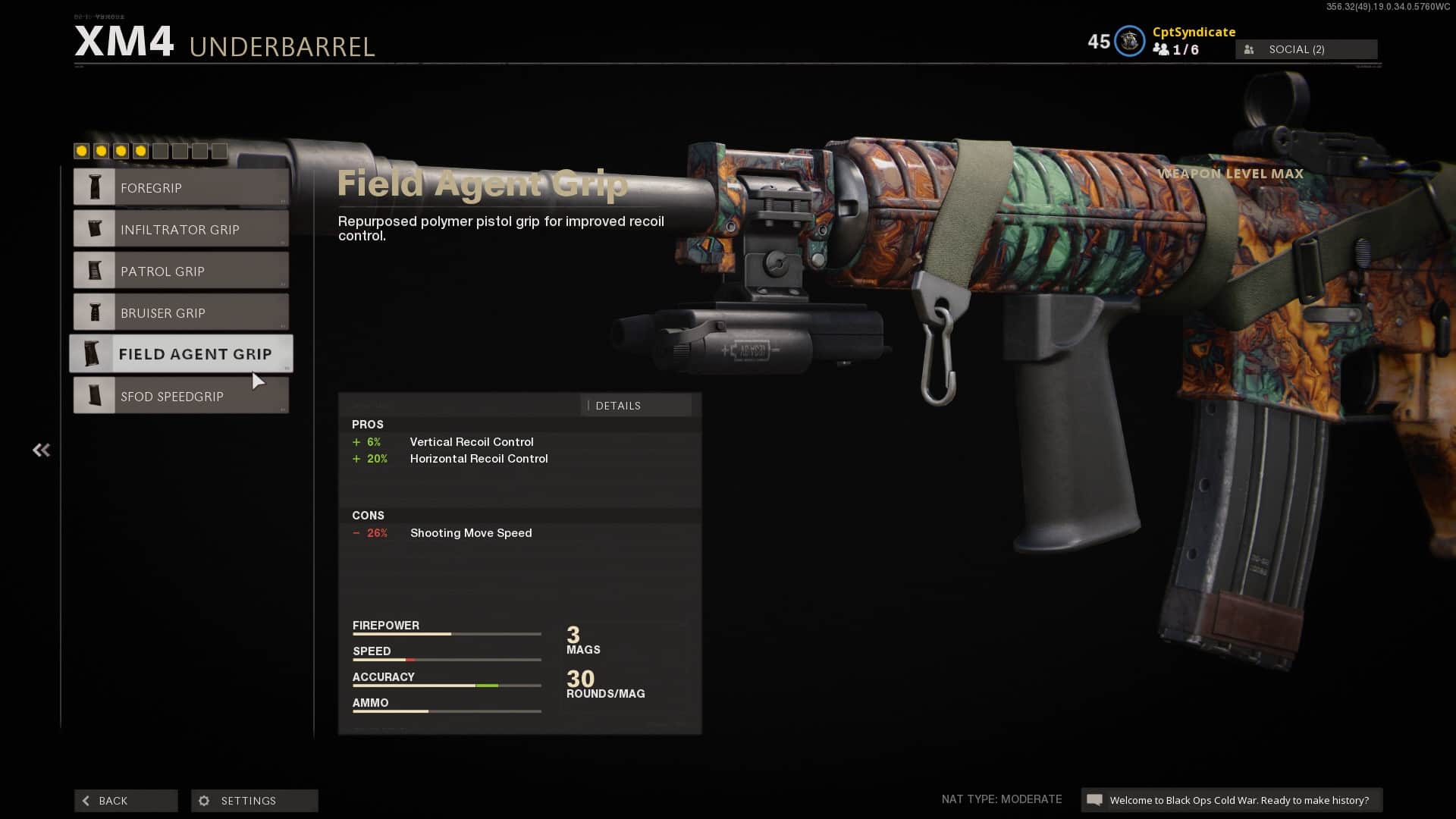Click the Infiltrator Grip icon
Viewport: 1456px width, 819px height.
pos(95,228)
